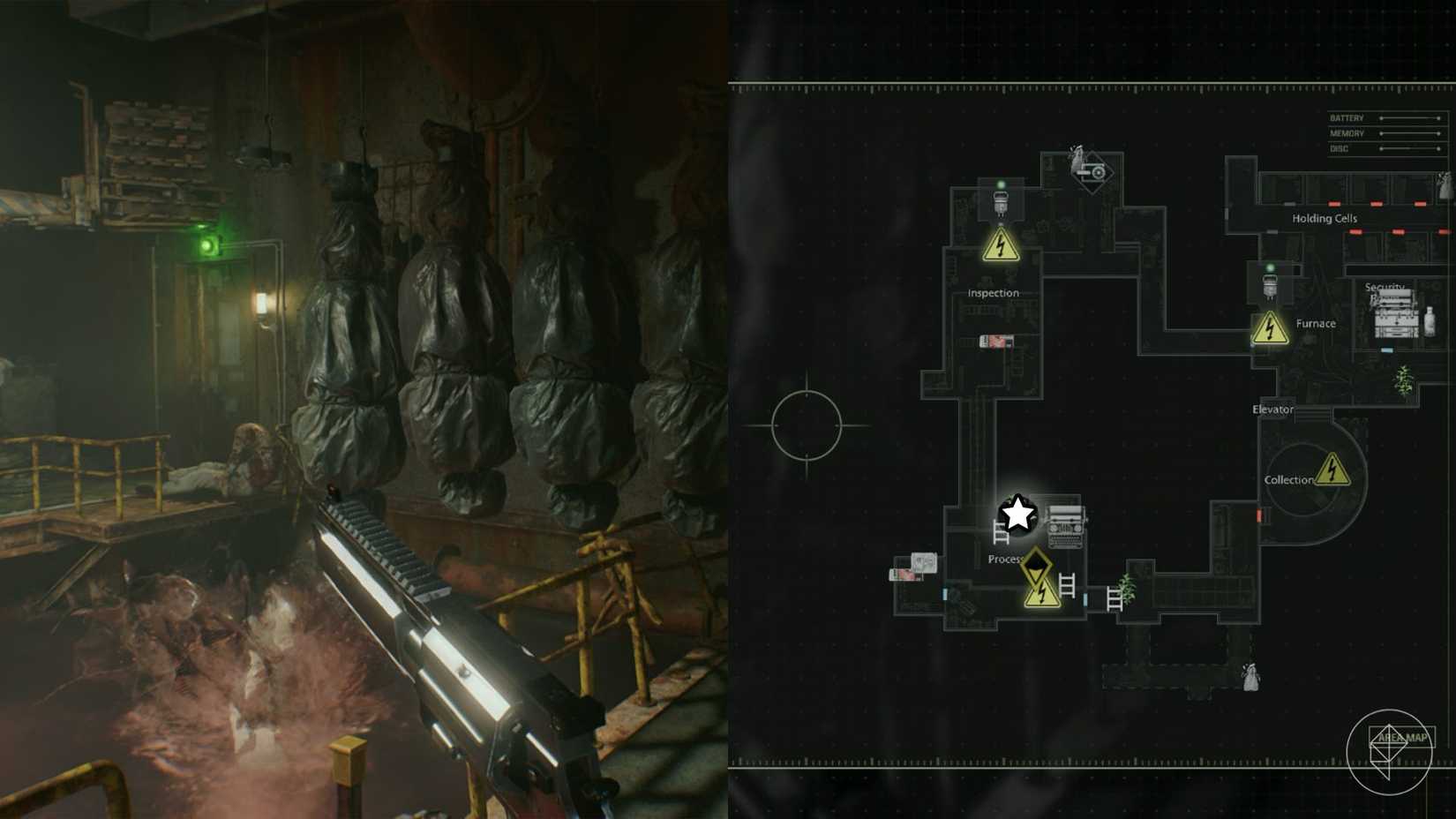Open the Holding Cells room section
The image size is (1456, 819).
tap(1325, 218)
